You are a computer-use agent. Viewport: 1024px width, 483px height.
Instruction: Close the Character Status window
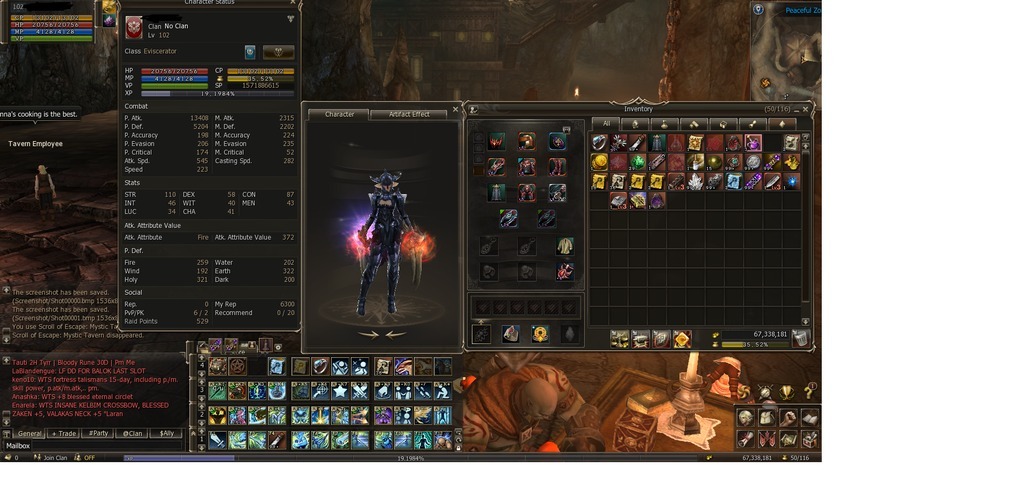coord(291,18)
